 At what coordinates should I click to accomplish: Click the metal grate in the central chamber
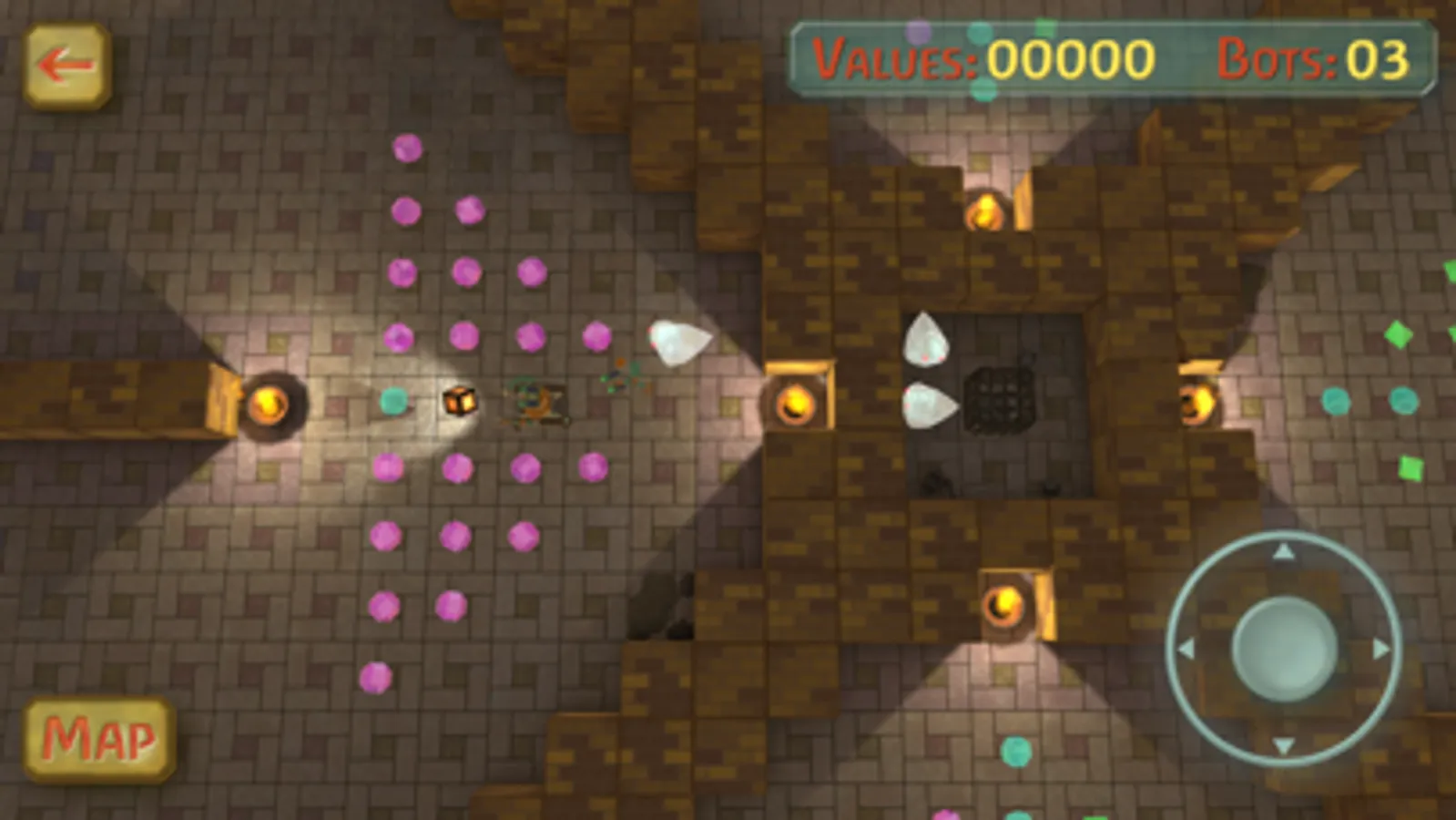point(1002,401)
